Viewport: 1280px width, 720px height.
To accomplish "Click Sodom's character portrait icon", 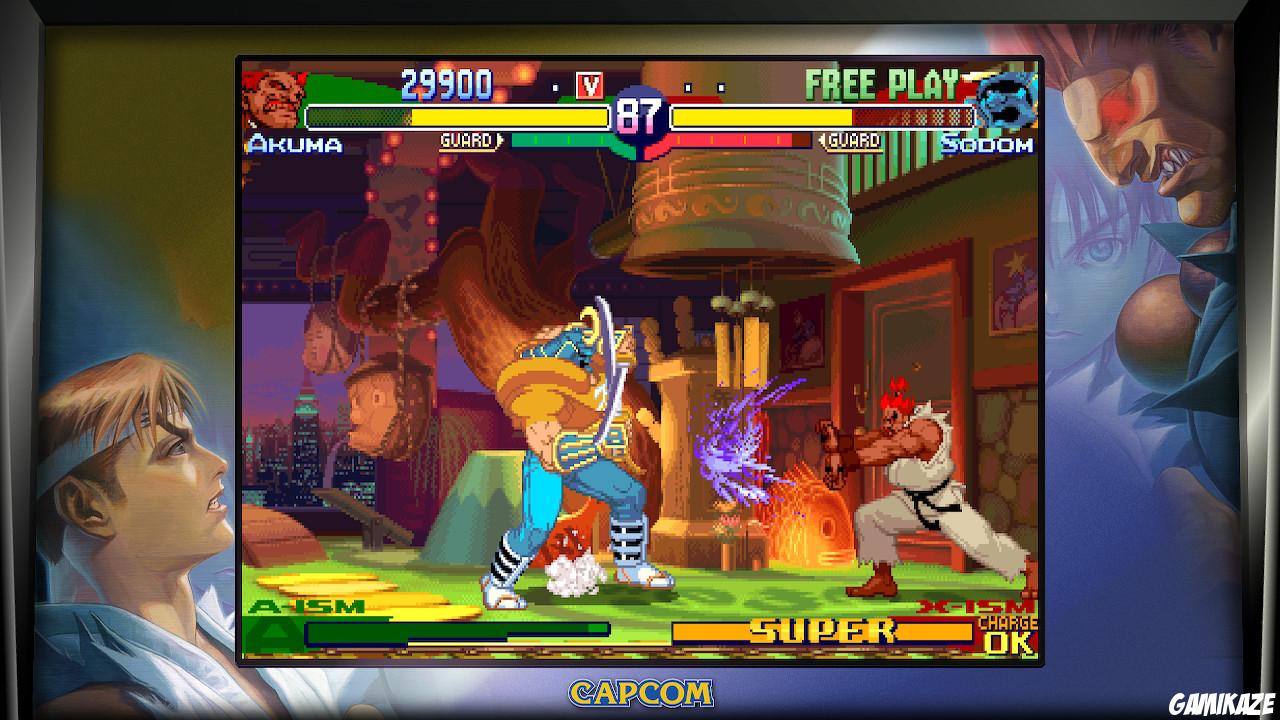I will tap(1010, 98).
